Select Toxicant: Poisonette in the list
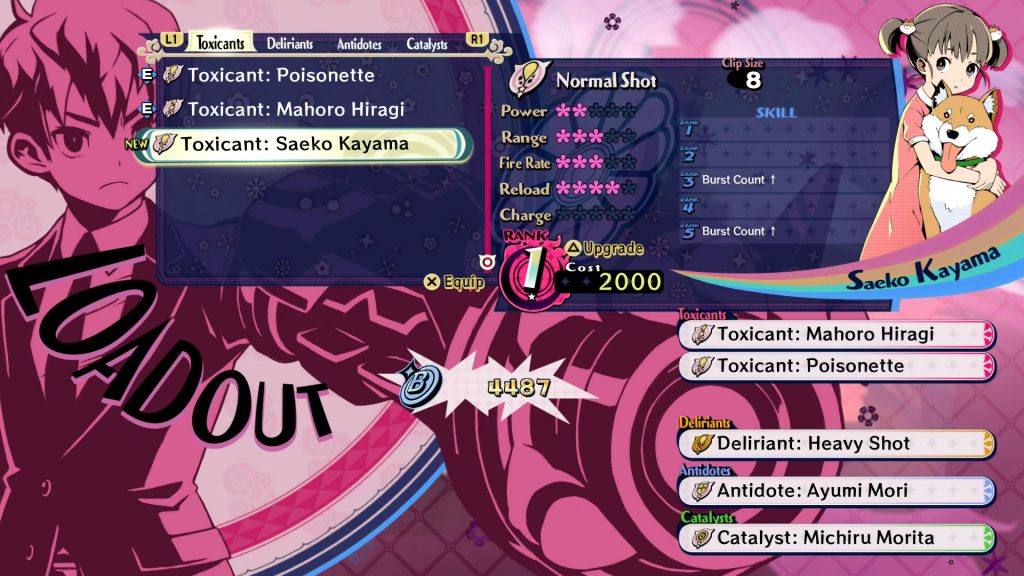1024x576 pixels. coord(280,76)
